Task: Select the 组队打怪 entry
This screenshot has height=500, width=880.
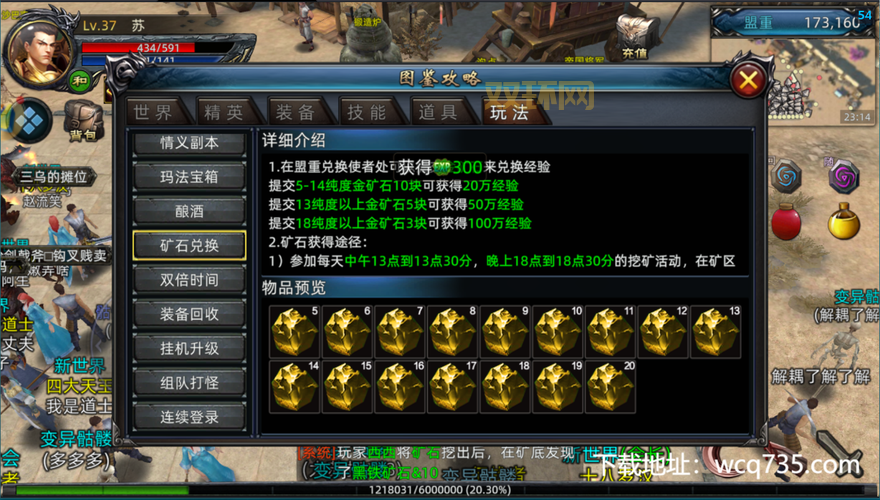Action: click(189, 383)
